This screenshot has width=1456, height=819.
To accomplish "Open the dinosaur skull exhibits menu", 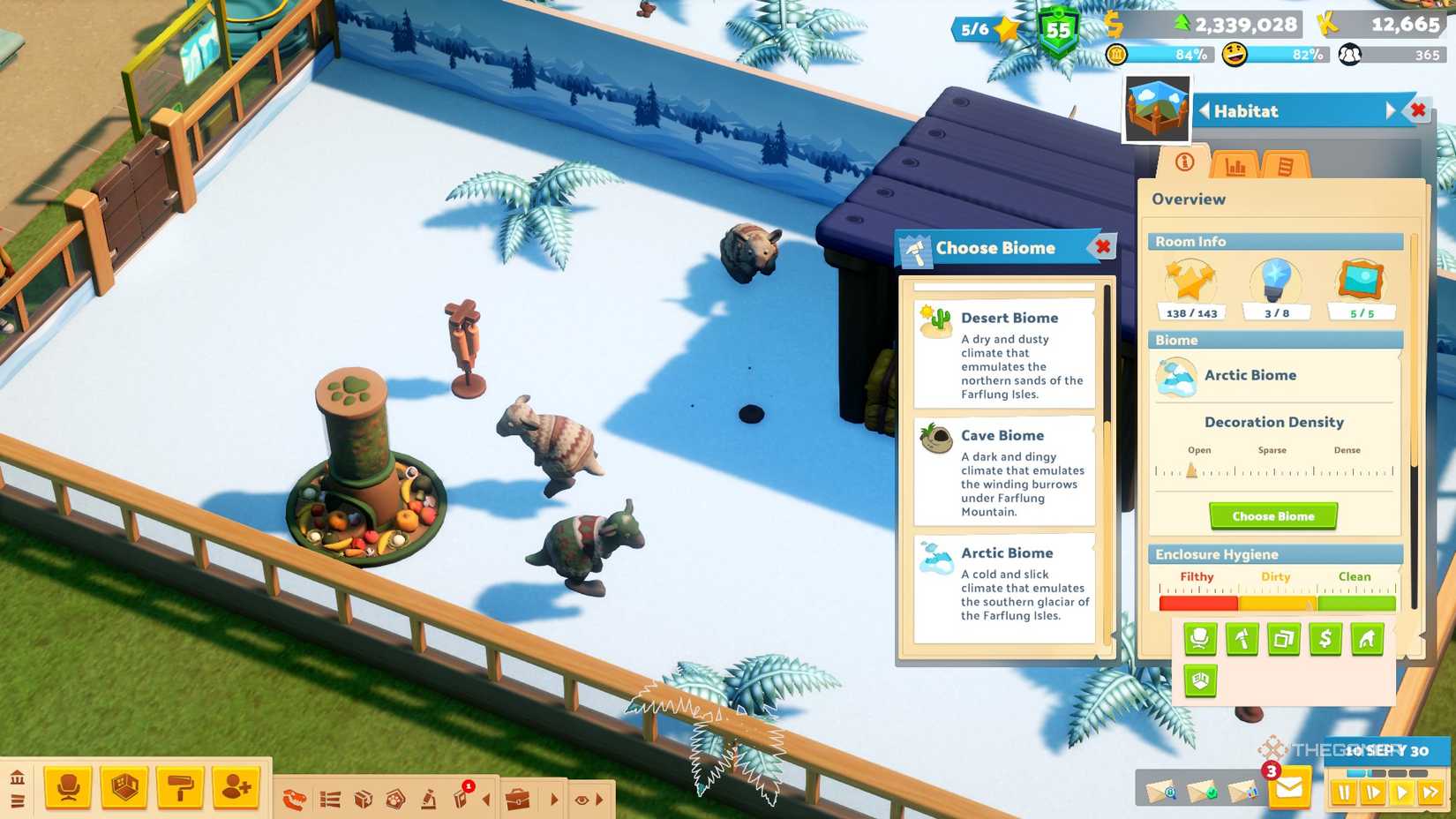I will click(295, 800).
